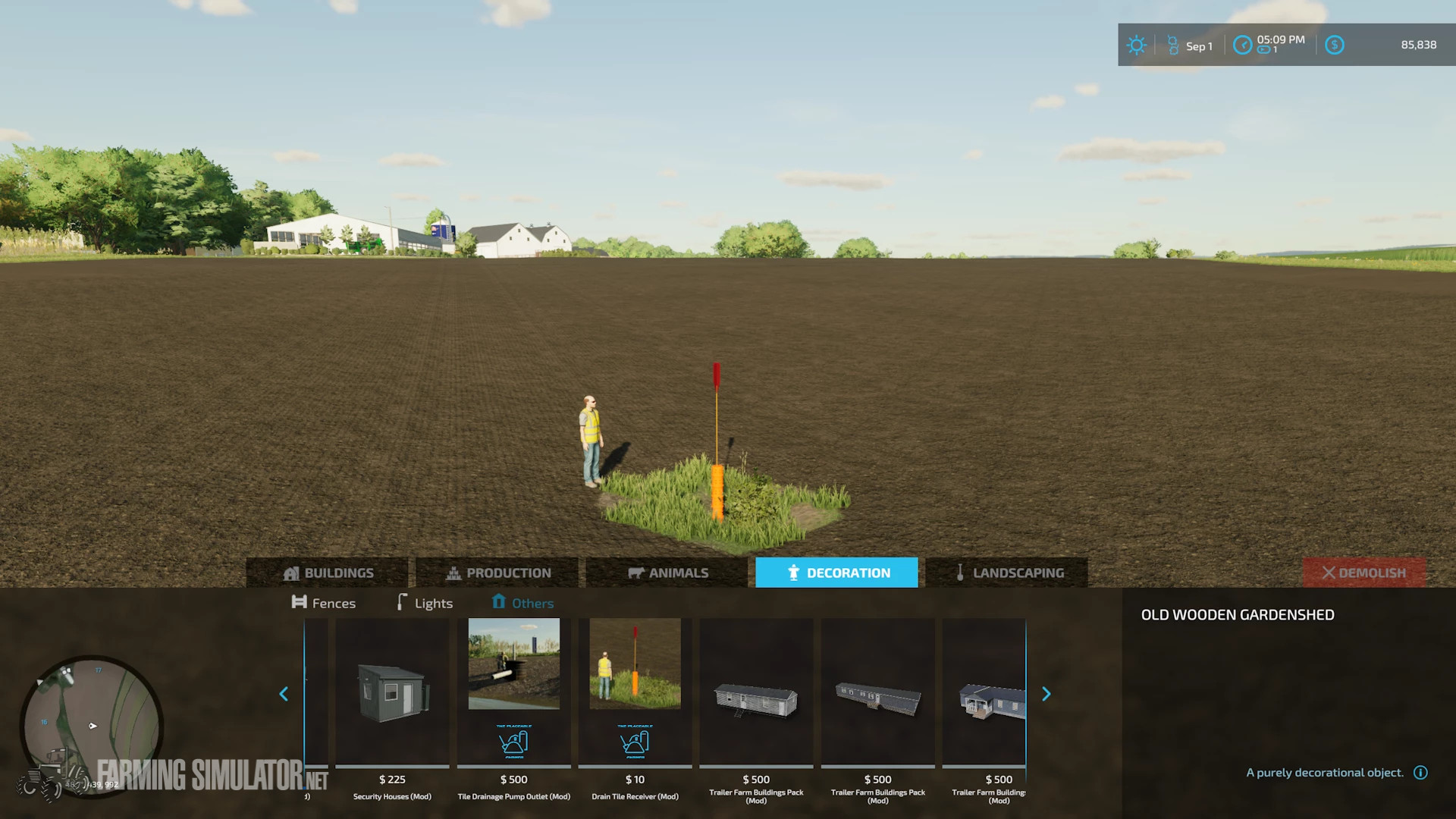
Task: Select the Fences subcategory icon
Action: [299, 602]
